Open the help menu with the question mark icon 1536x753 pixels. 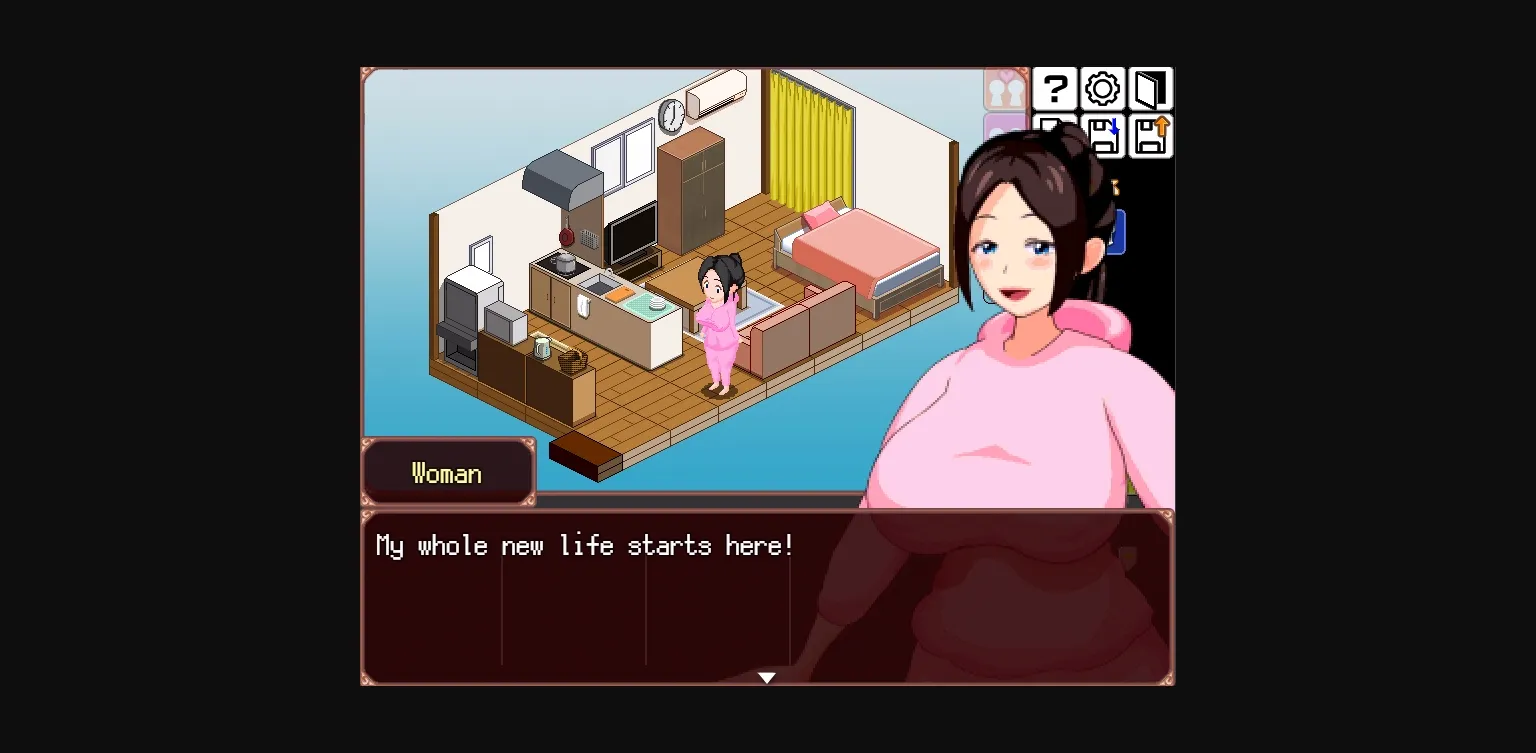(1055, 89)
